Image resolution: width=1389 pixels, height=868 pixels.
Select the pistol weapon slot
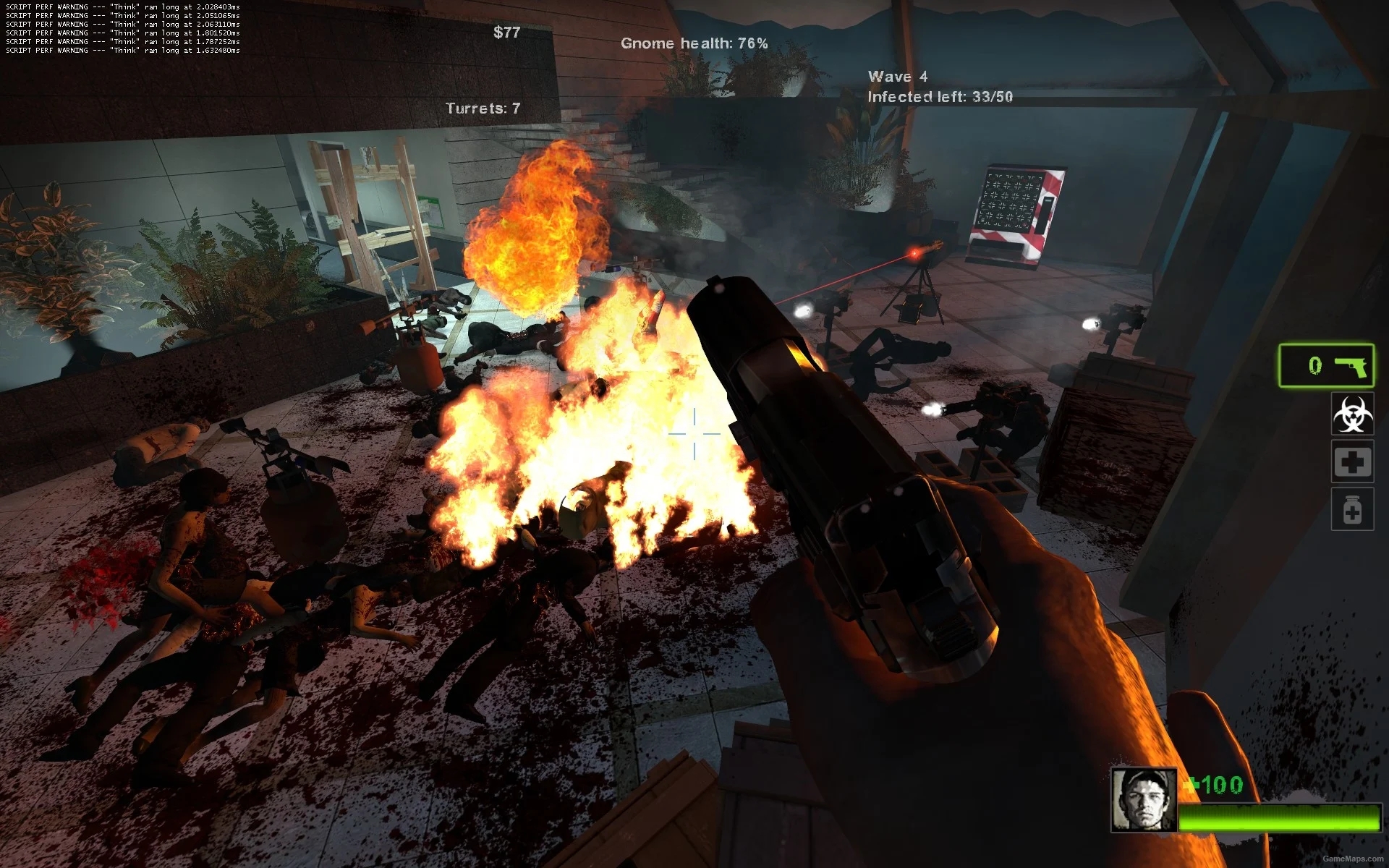1325,366
